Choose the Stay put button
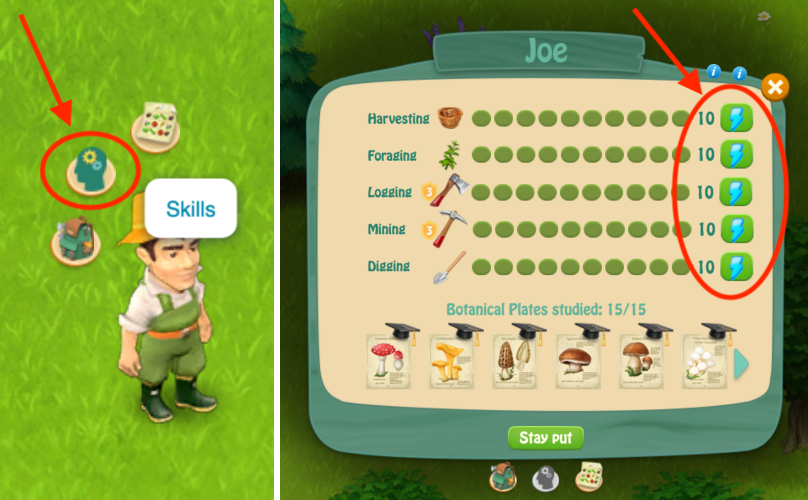808x500 pixels. (x=545, y=438)
